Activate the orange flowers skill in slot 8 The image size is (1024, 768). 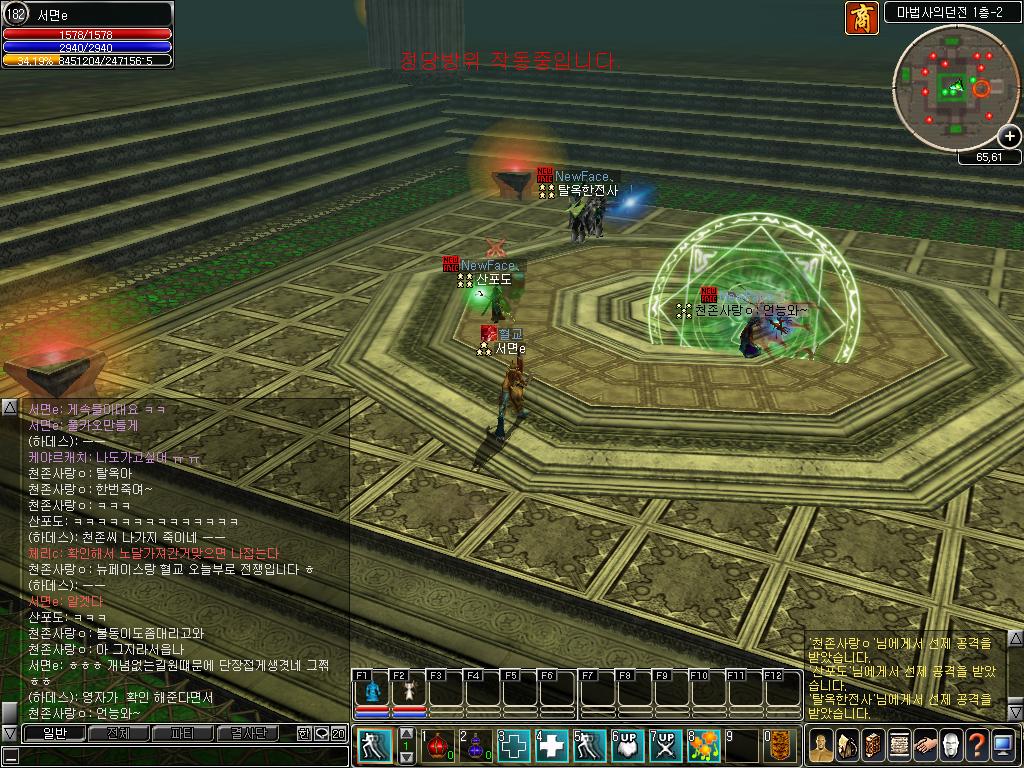(703, 746)
